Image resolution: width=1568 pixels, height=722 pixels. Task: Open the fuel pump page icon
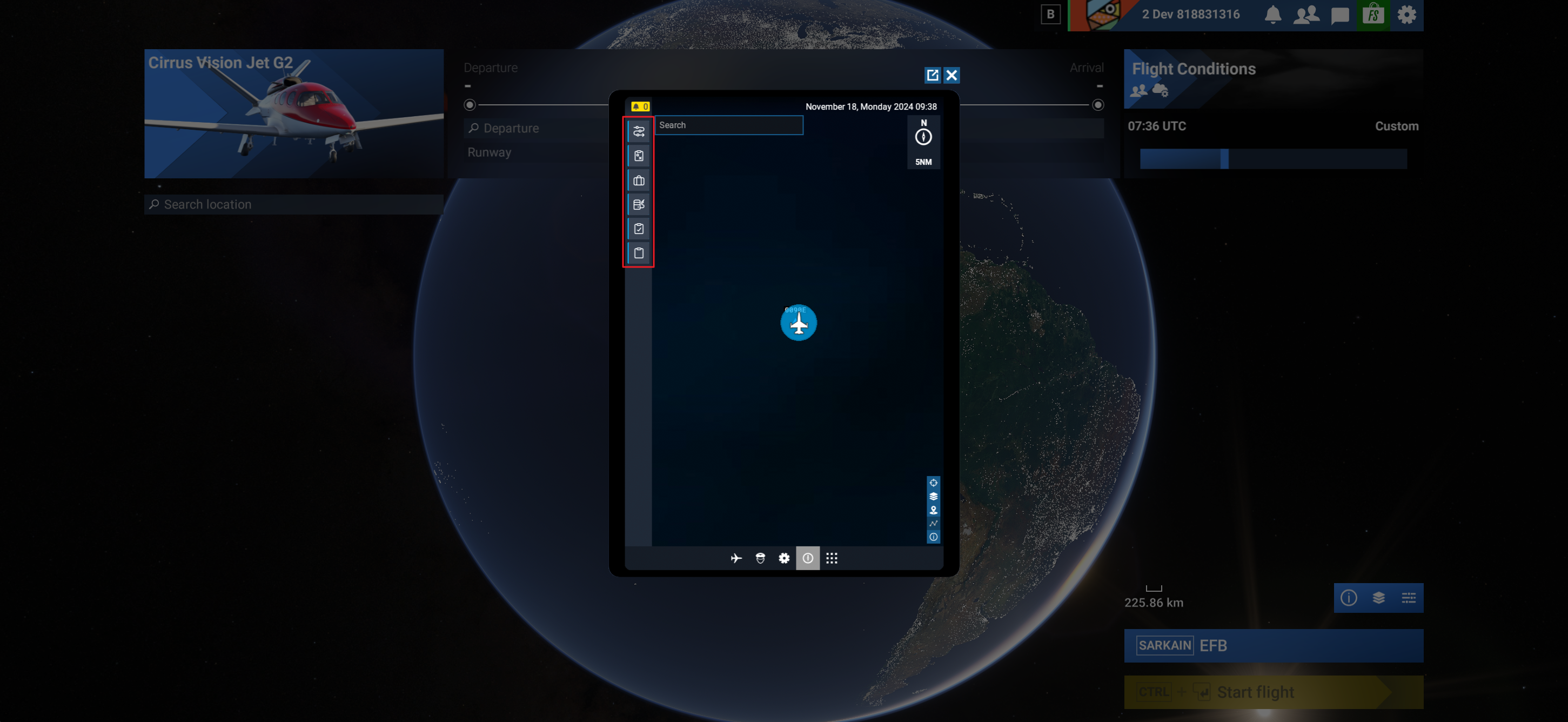(x=639, y=204)
